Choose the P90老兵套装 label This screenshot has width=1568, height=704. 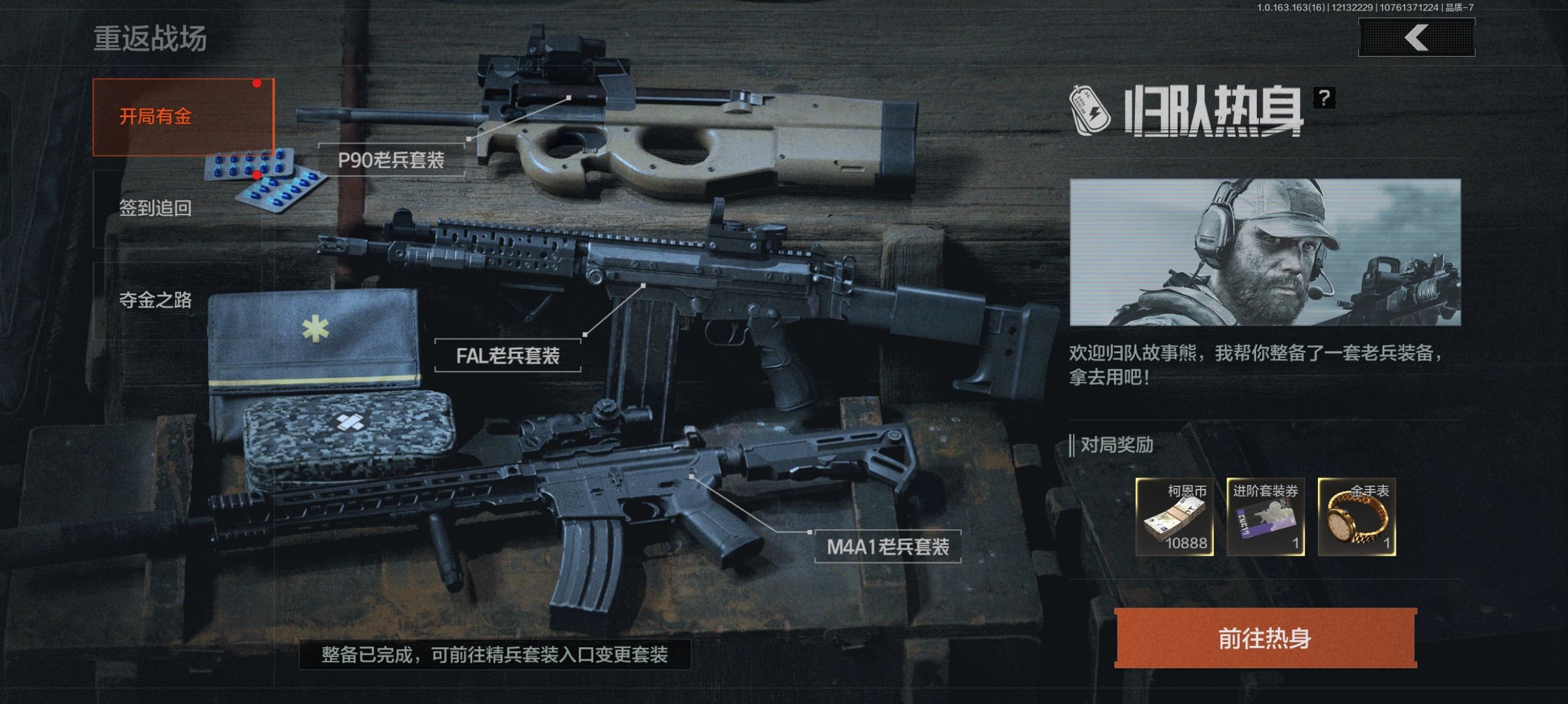[x=391, y=160]
